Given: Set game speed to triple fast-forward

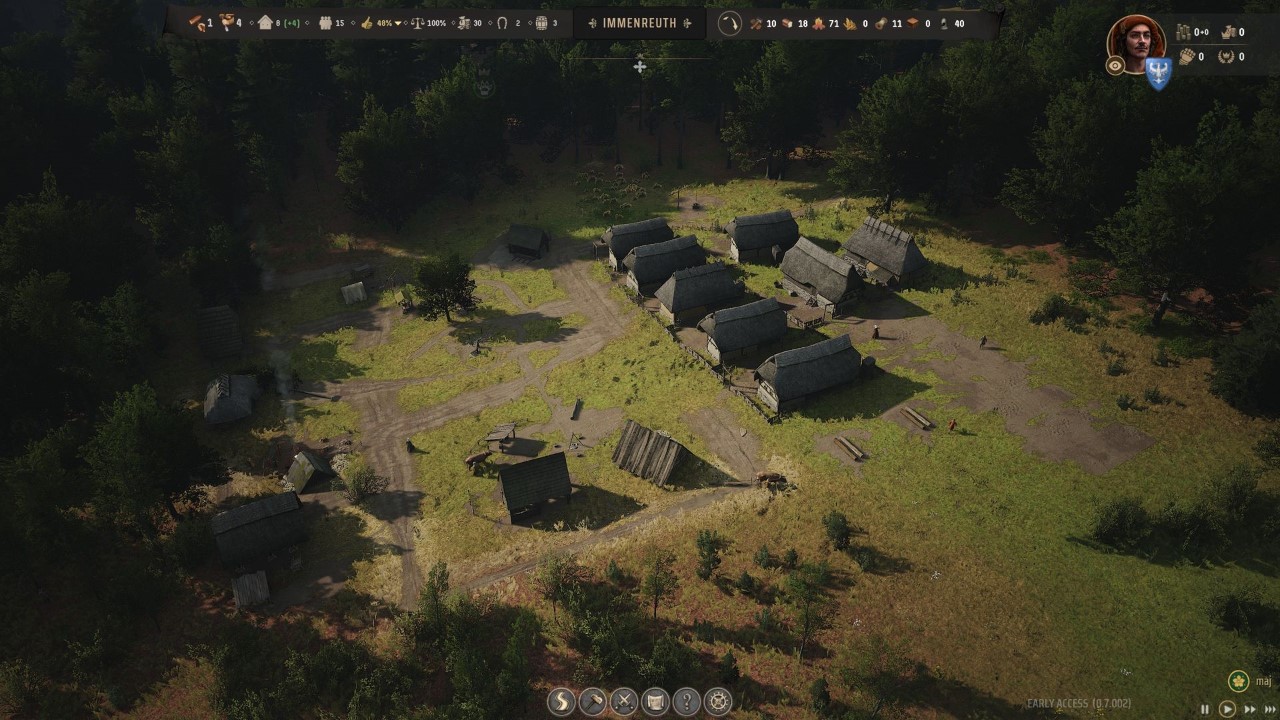Looking at the screenshot, I should tap(1270, 709).
